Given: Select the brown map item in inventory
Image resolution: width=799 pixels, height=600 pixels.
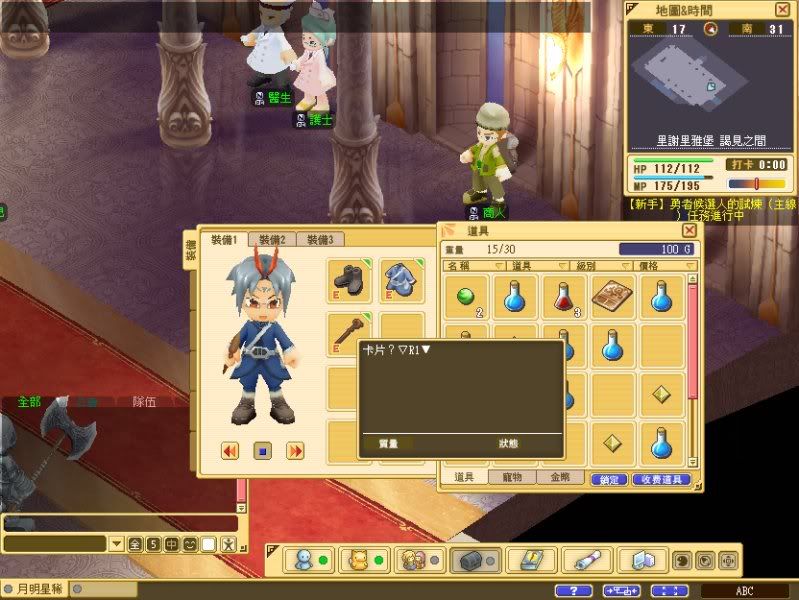Looking at the screenshot, I should click(611, 297).
